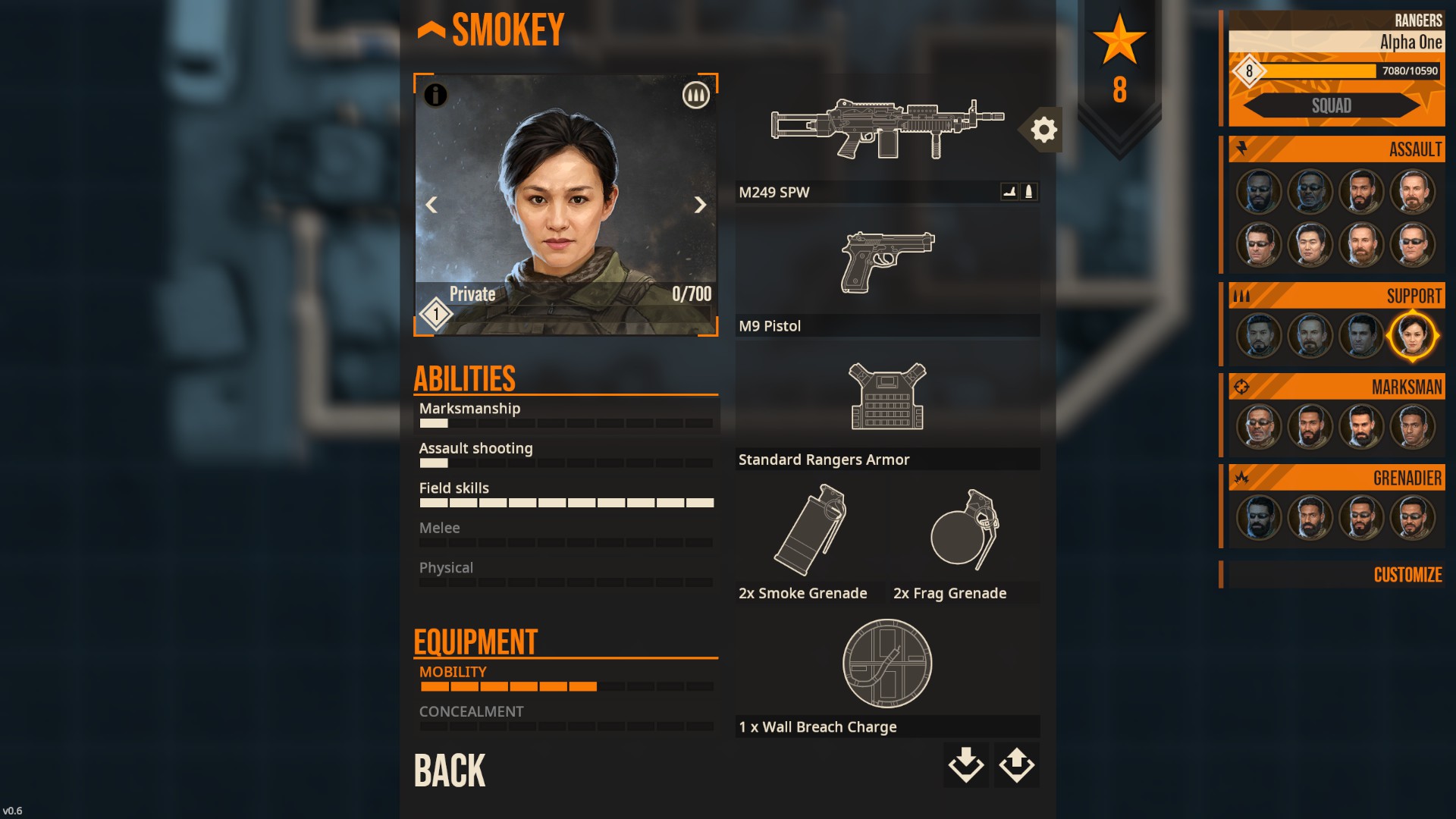Click the loadout import up-arrow icon
Viewport: 1456px width, 819px height.
[x=1015, y=766]
